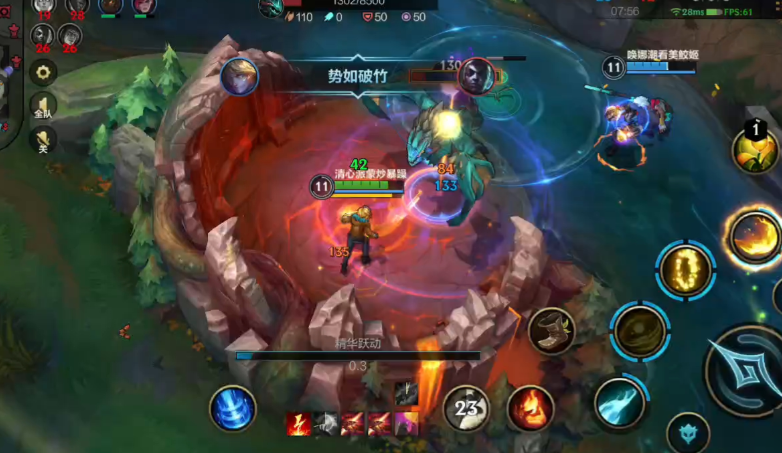Toggle the 全队 team voice speaker
Viewport: 782px width, 453px height.
42,107
